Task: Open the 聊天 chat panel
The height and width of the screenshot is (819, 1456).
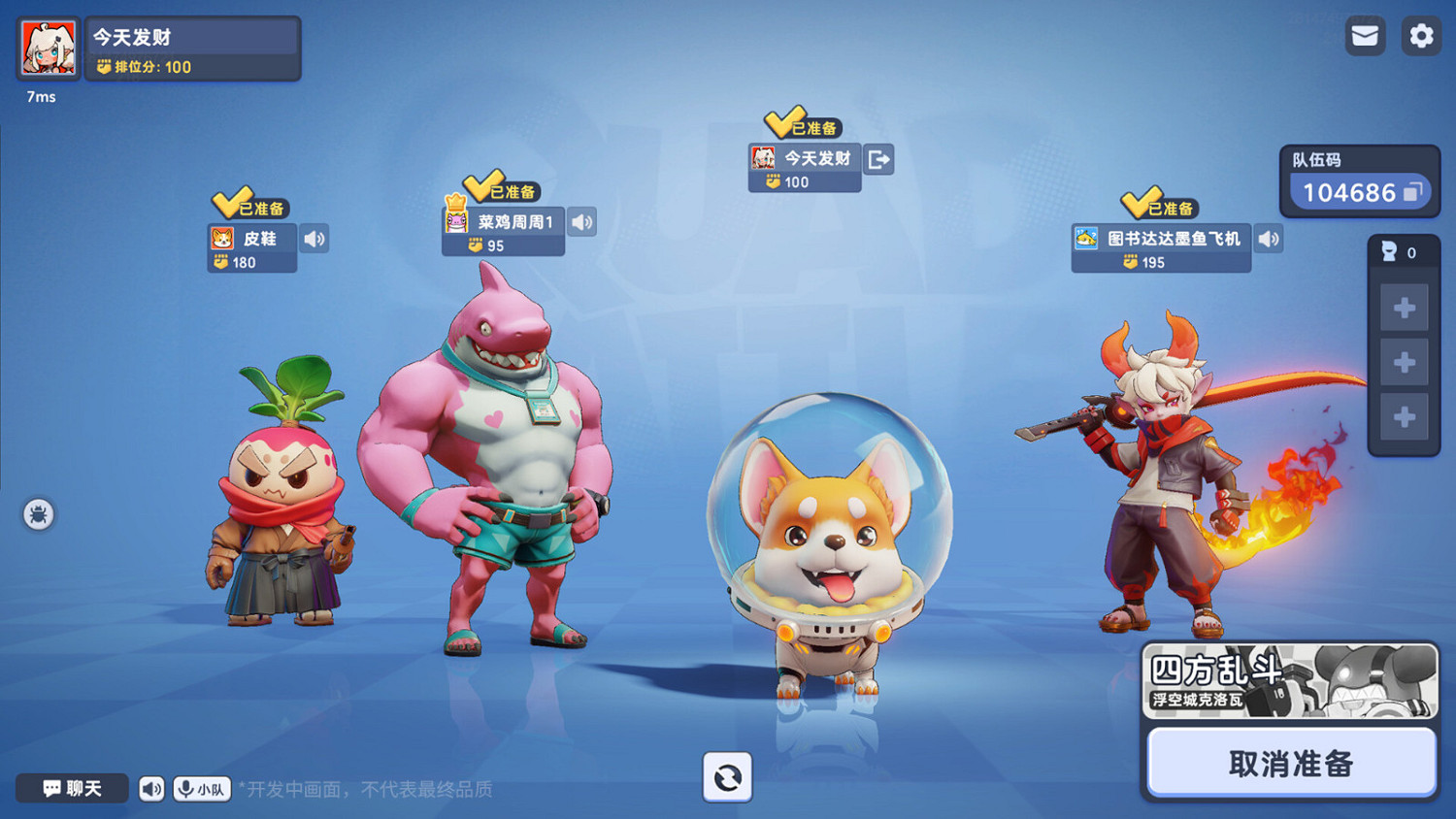Action: tap(72, 789)
